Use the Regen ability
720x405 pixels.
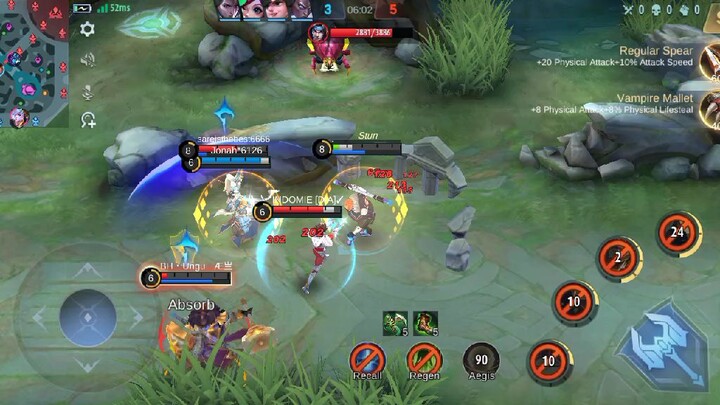pos(424,358)
